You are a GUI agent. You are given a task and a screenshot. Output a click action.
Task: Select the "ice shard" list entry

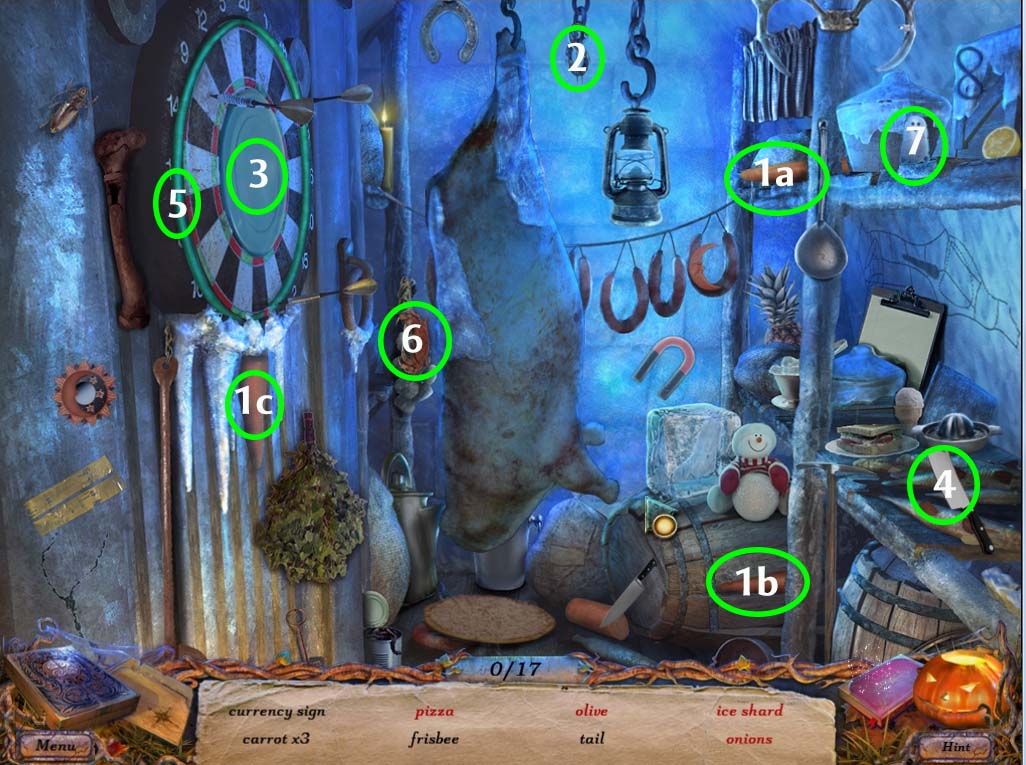[x=748, y=712]
